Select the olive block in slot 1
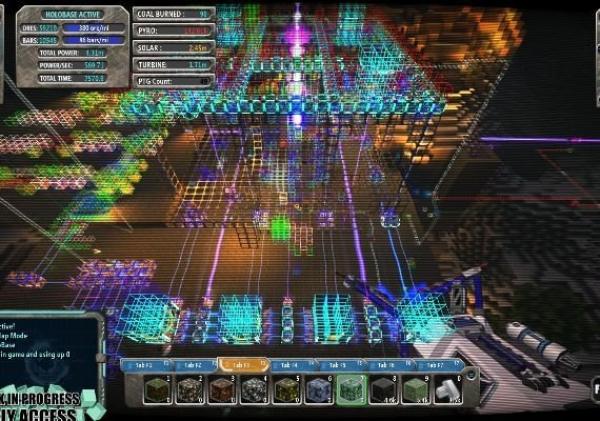Viewport: 600px width, 421px height. pos(156,390)
